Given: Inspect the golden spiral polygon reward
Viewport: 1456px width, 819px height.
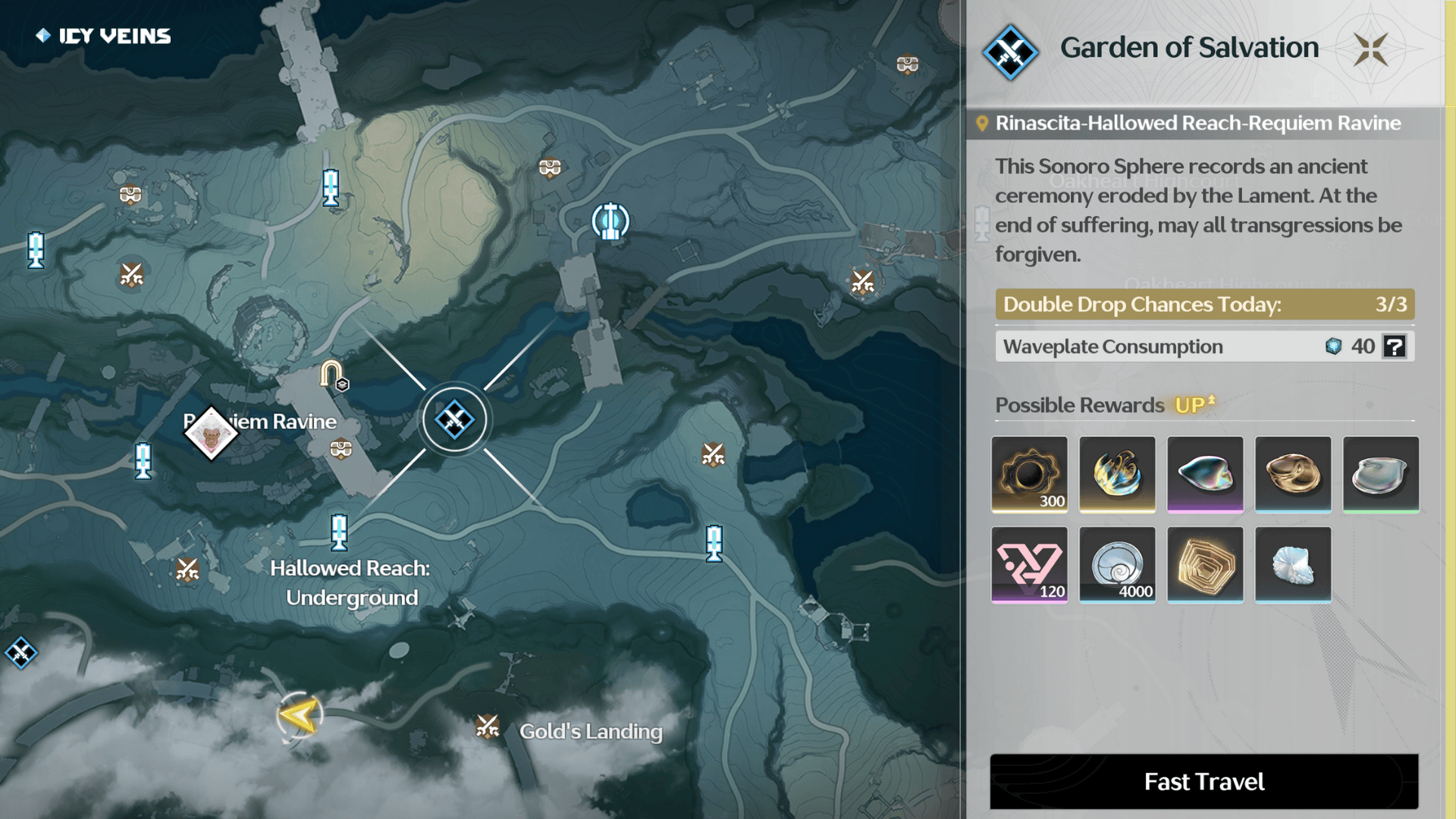Looking at the screenshot, I should 1205,564.
